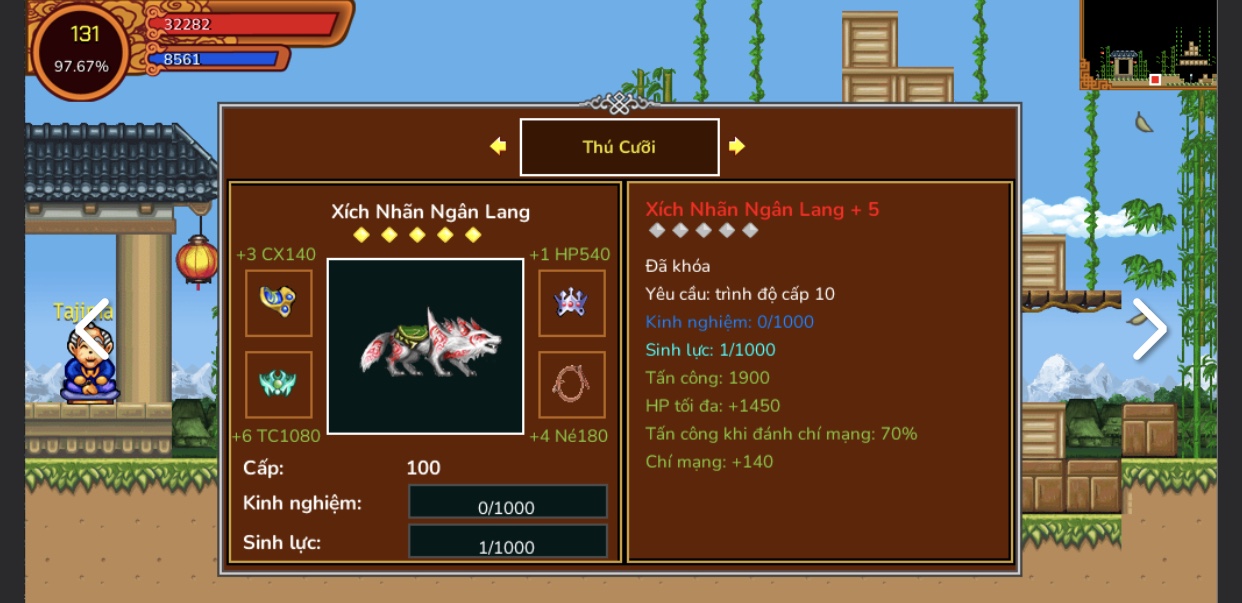Image resolution: width=1242 pixels, height=603 pixels.
Task: Select the +4 Né180 rope ring slot
Action: [x=572, y=384]
